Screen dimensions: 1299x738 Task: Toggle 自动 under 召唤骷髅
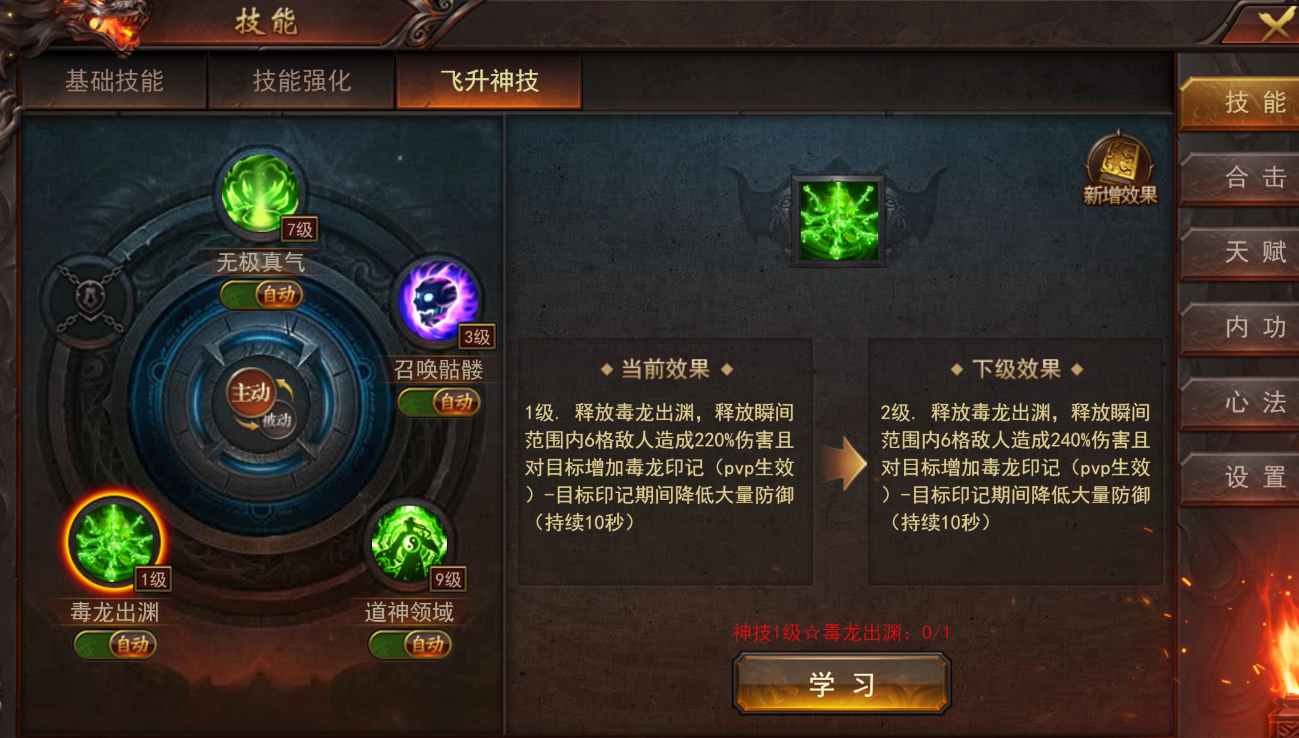[440, 402]
